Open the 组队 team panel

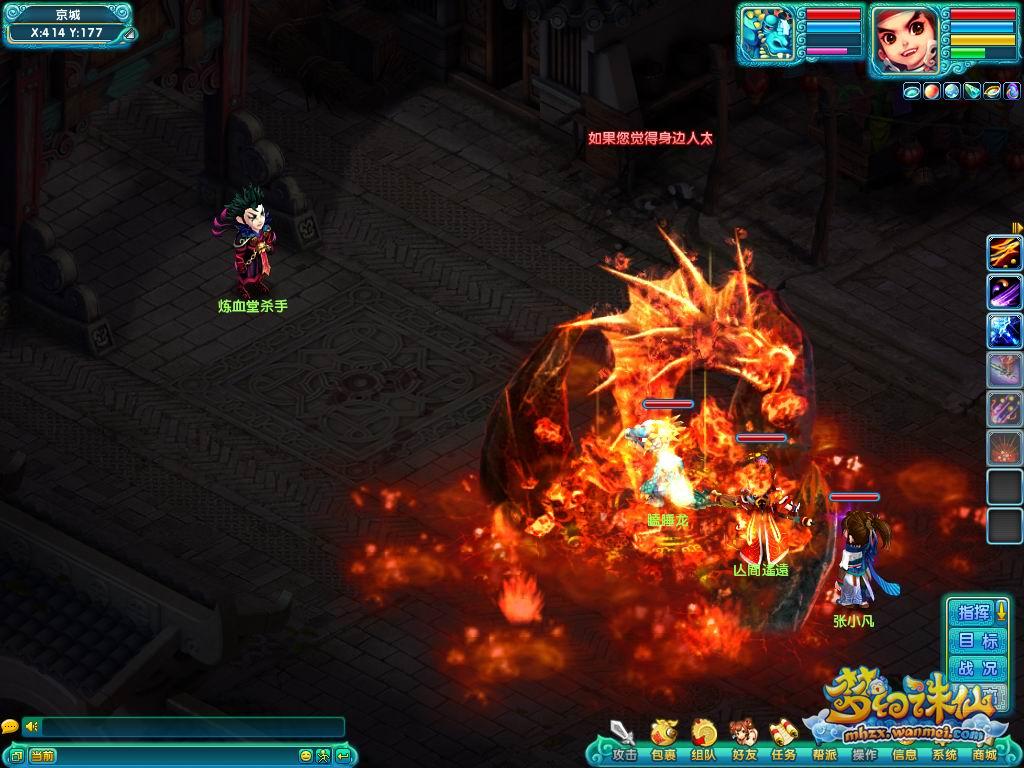[x=703, y=742]
